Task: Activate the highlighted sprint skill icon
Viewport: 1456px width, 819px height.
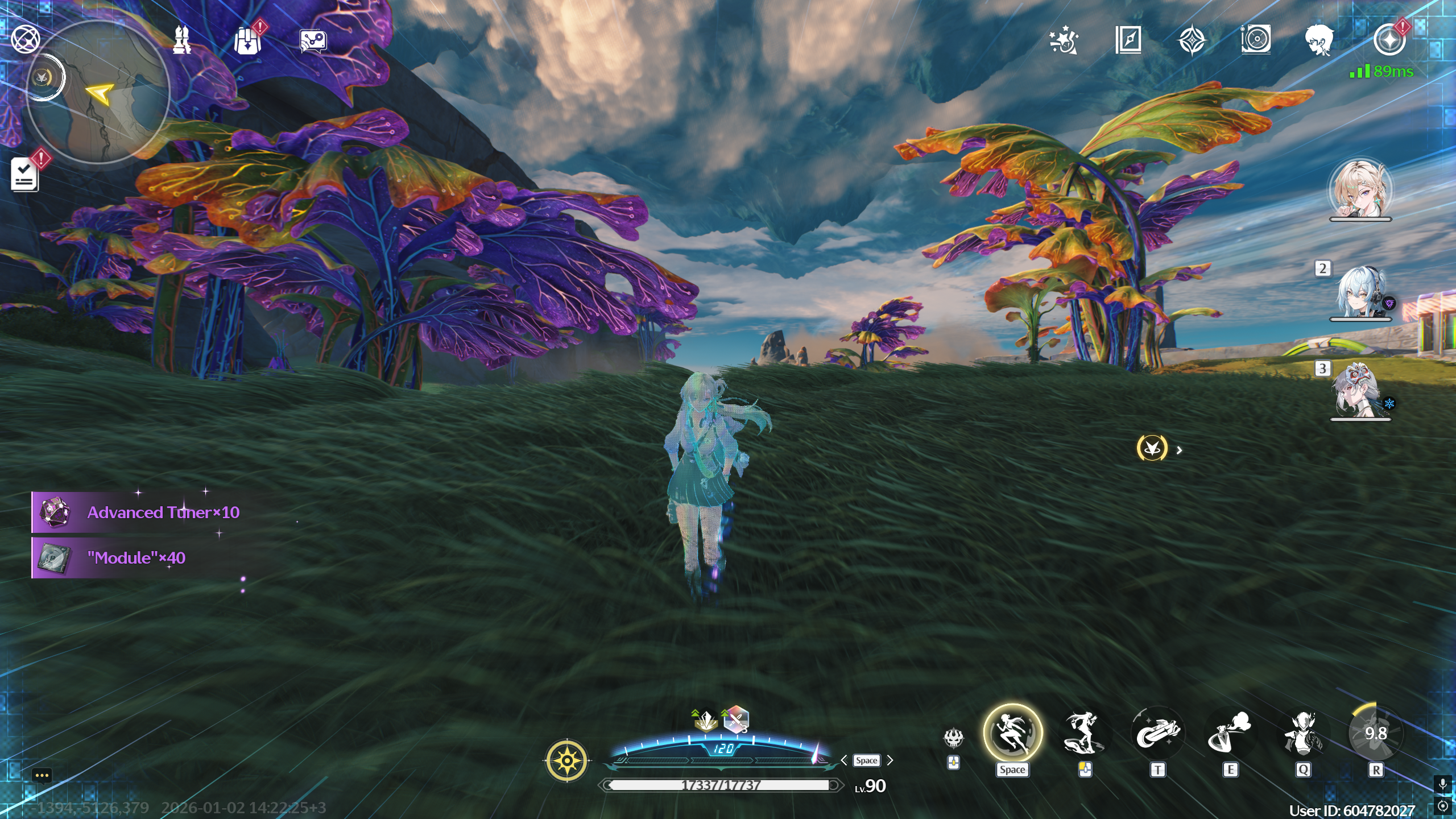Action: (1012, 733)
